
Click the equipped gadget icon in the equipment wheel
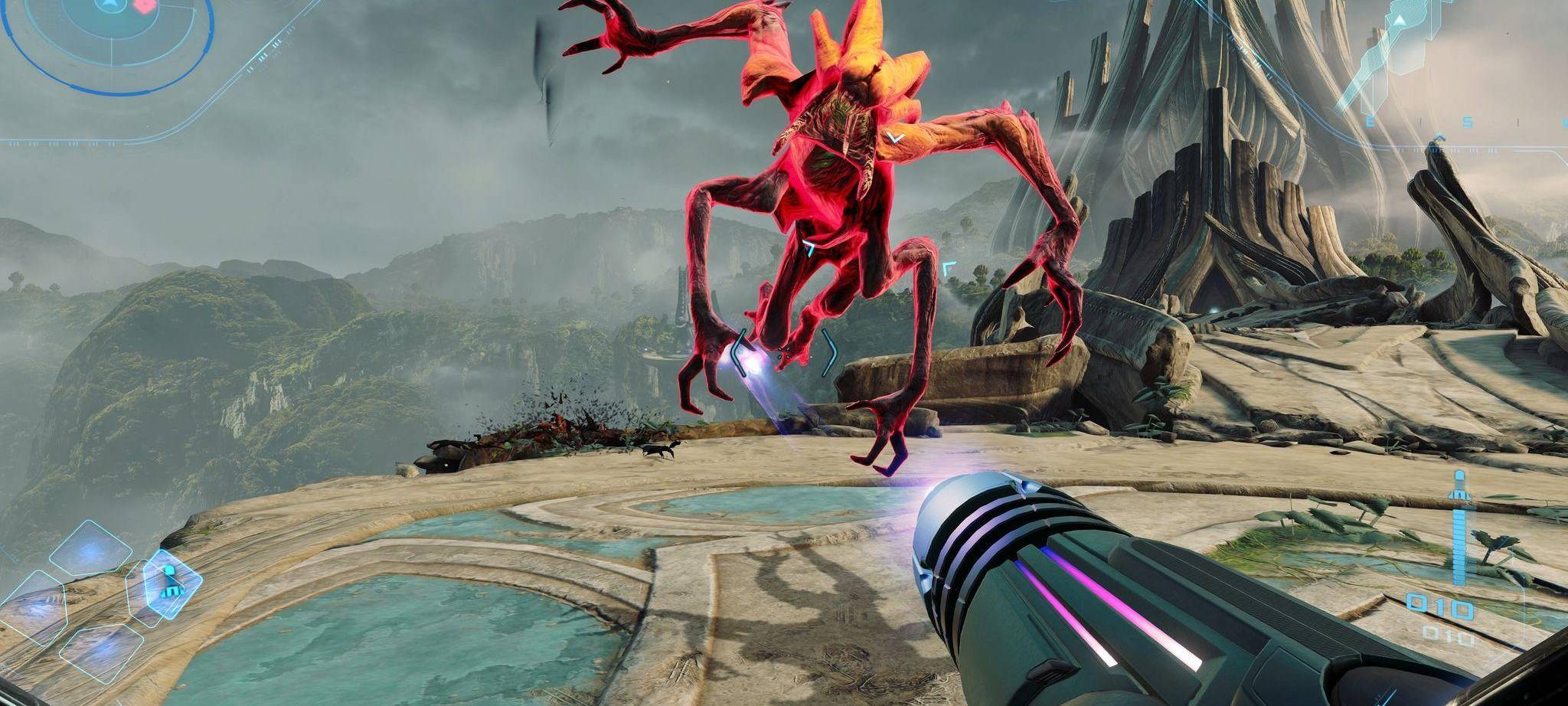(x=170, y=586)
